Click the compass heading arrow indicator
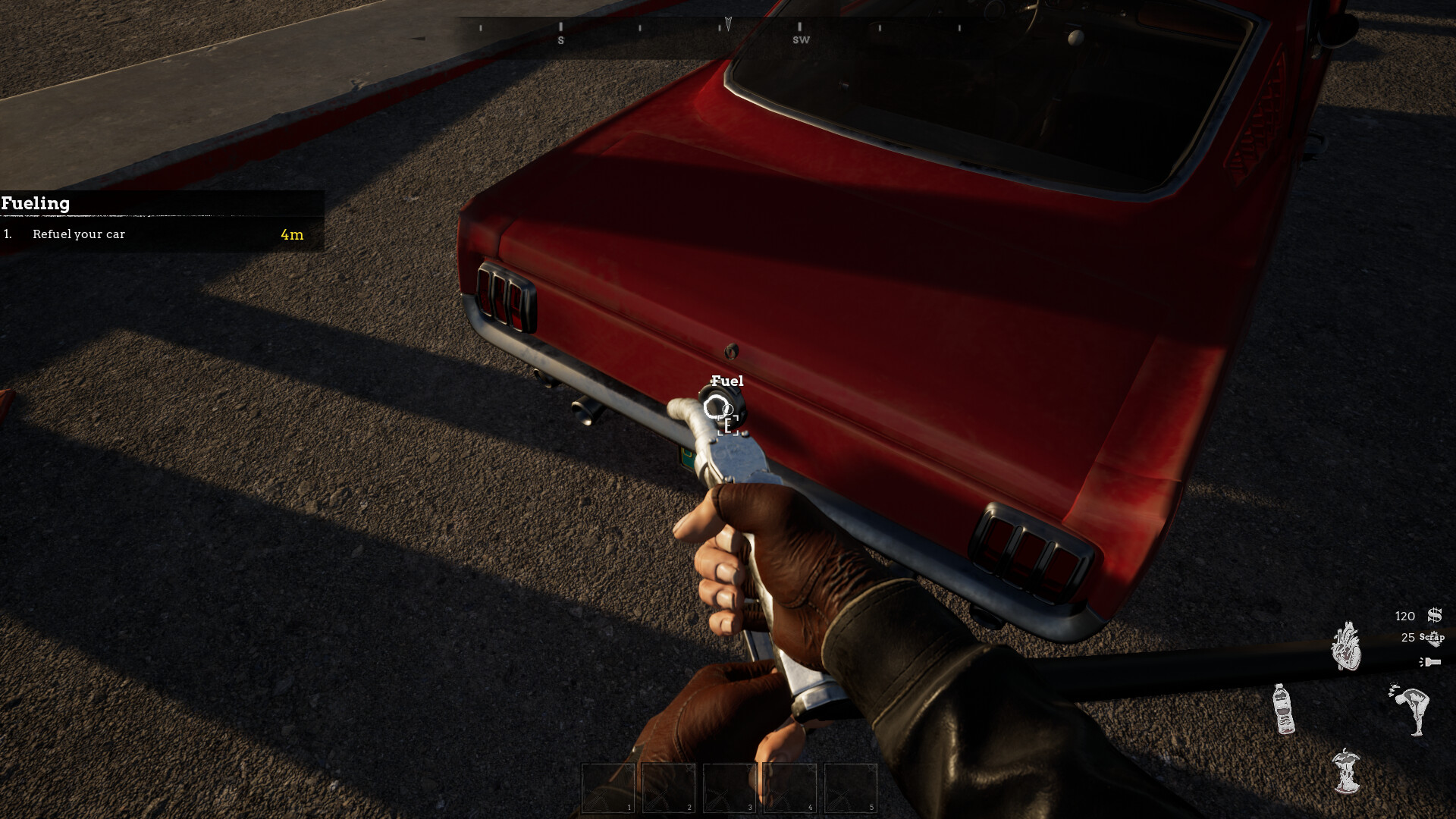The image size is (1456, 819). click(x=727, y=23)
